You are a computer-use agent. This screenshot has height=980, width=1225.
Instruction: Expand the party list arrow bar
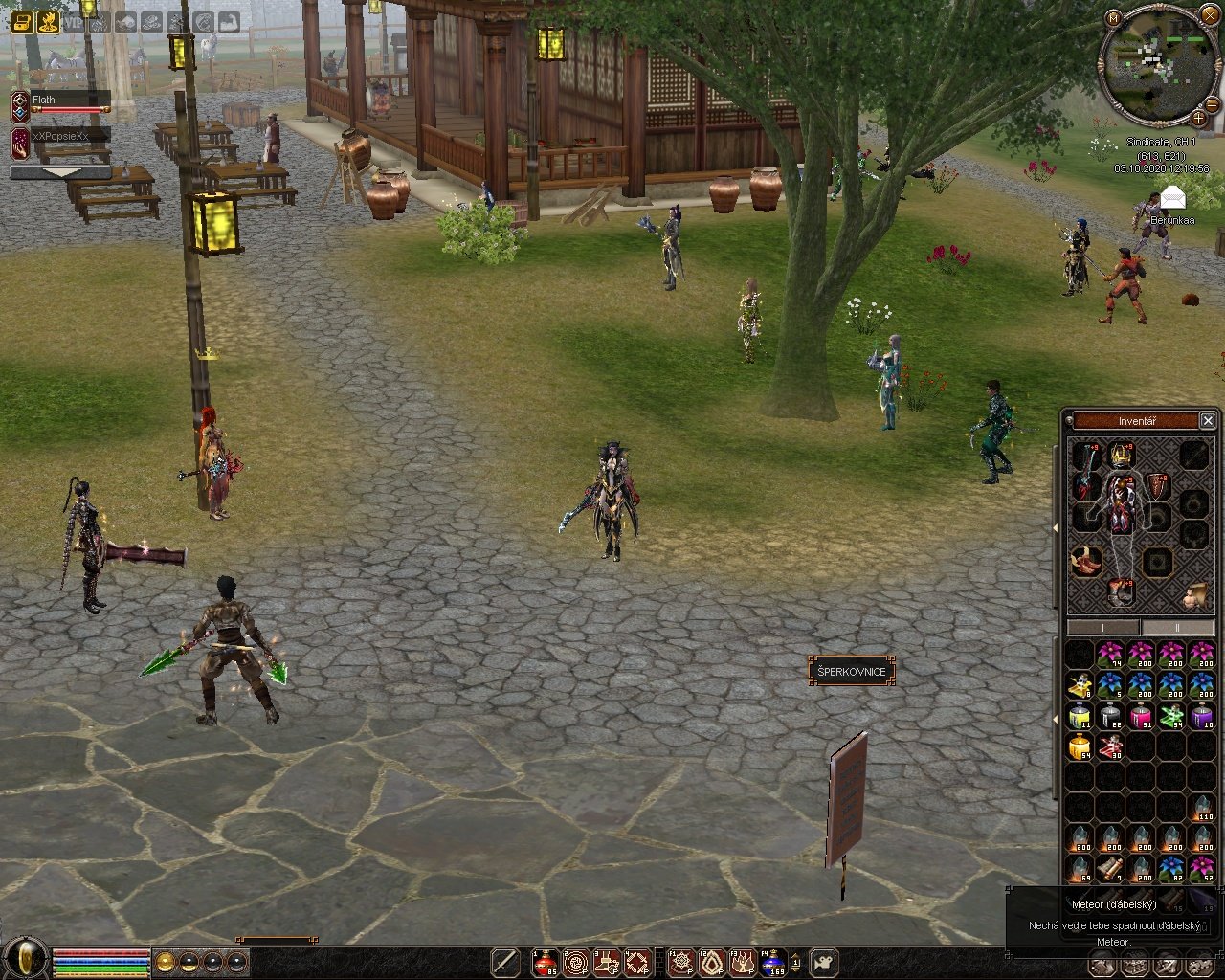60,173
